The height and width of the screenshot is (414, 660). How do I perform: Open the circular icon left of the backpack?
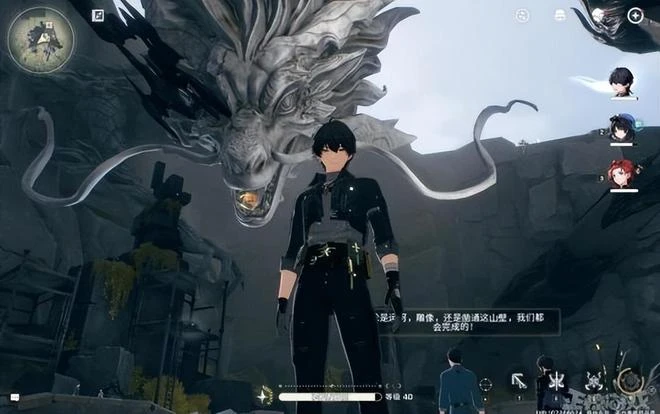click(x=522, y=15)
